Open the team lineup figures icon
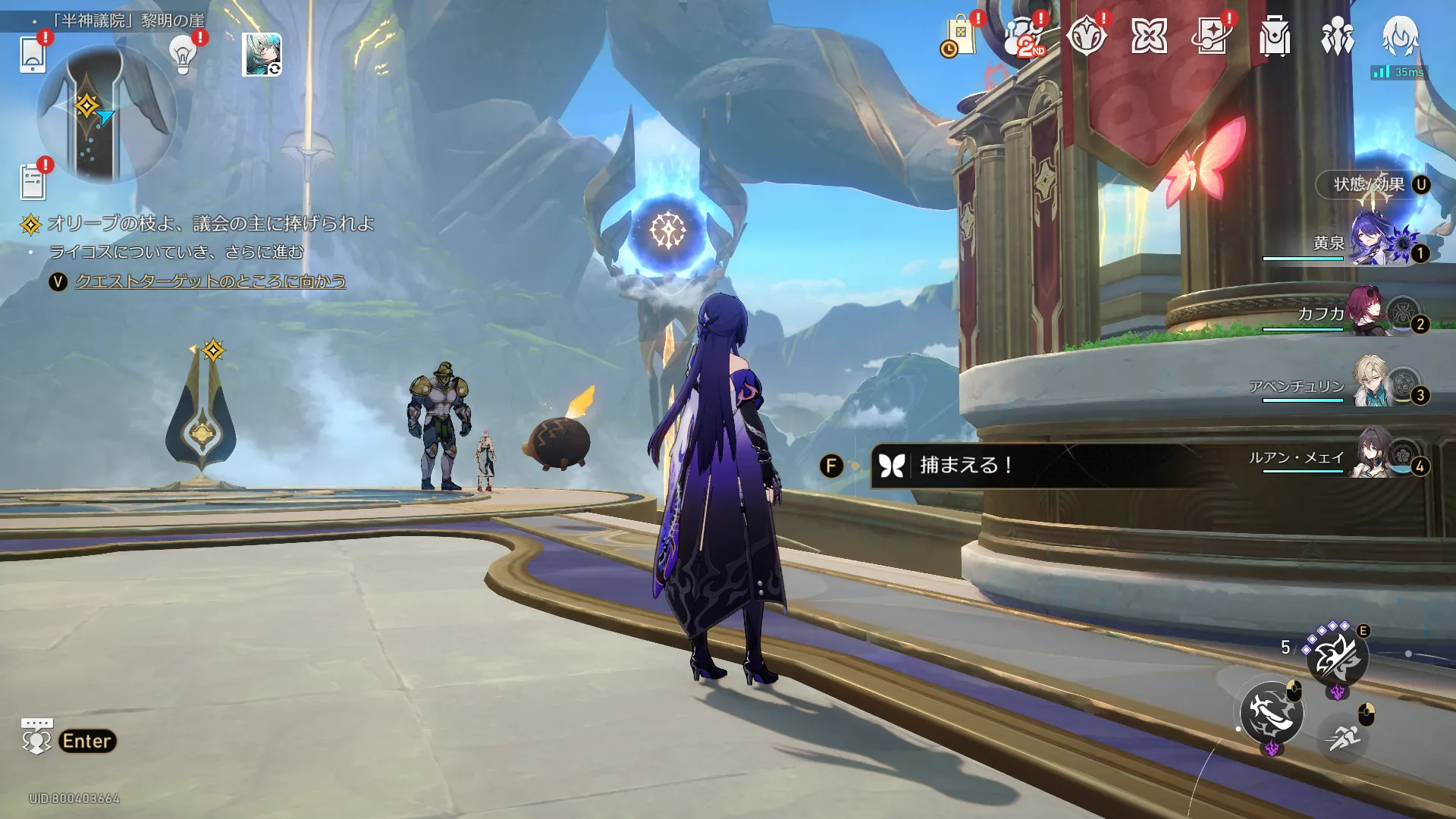The height and width of the screenshot is (819, 1456). click(x=1337, y=37)
